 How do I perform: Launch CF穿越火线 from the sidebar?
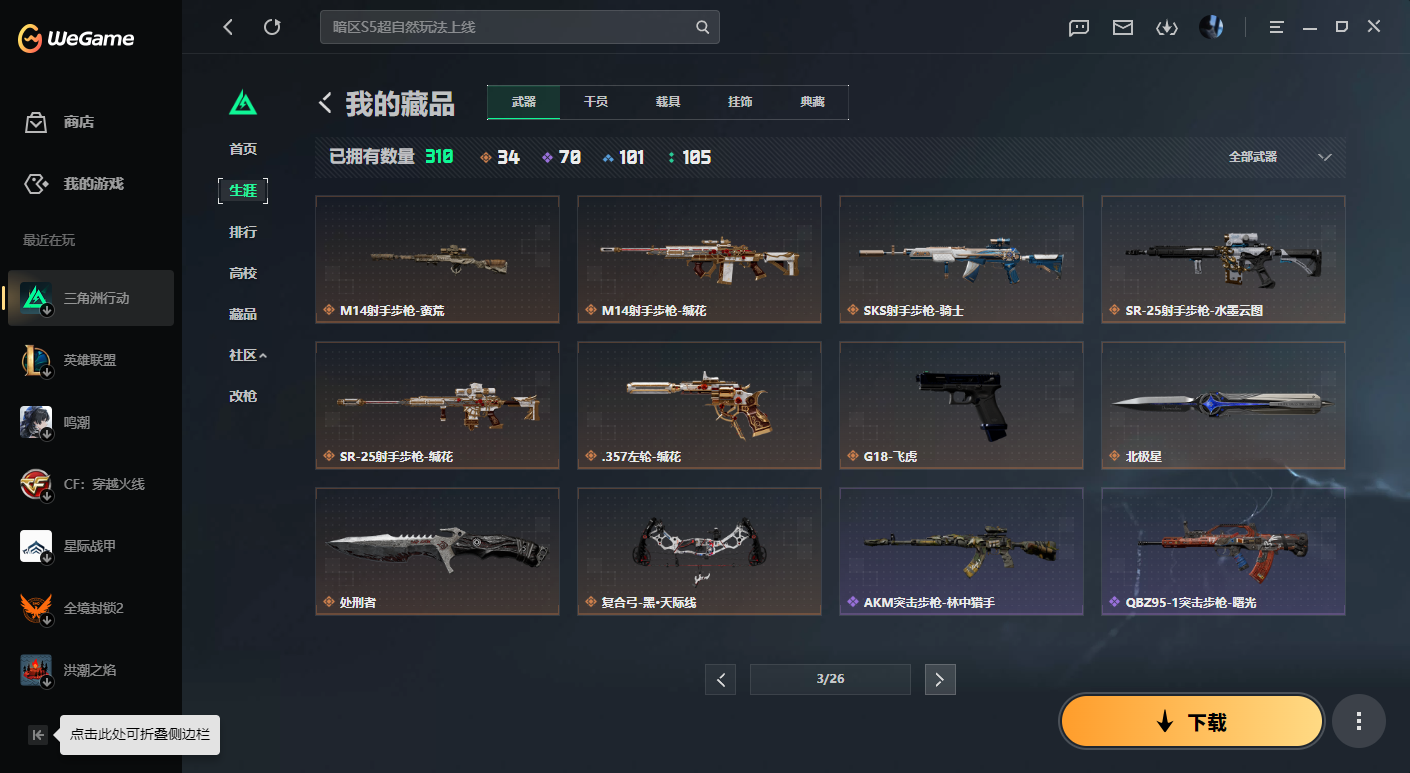90,483
